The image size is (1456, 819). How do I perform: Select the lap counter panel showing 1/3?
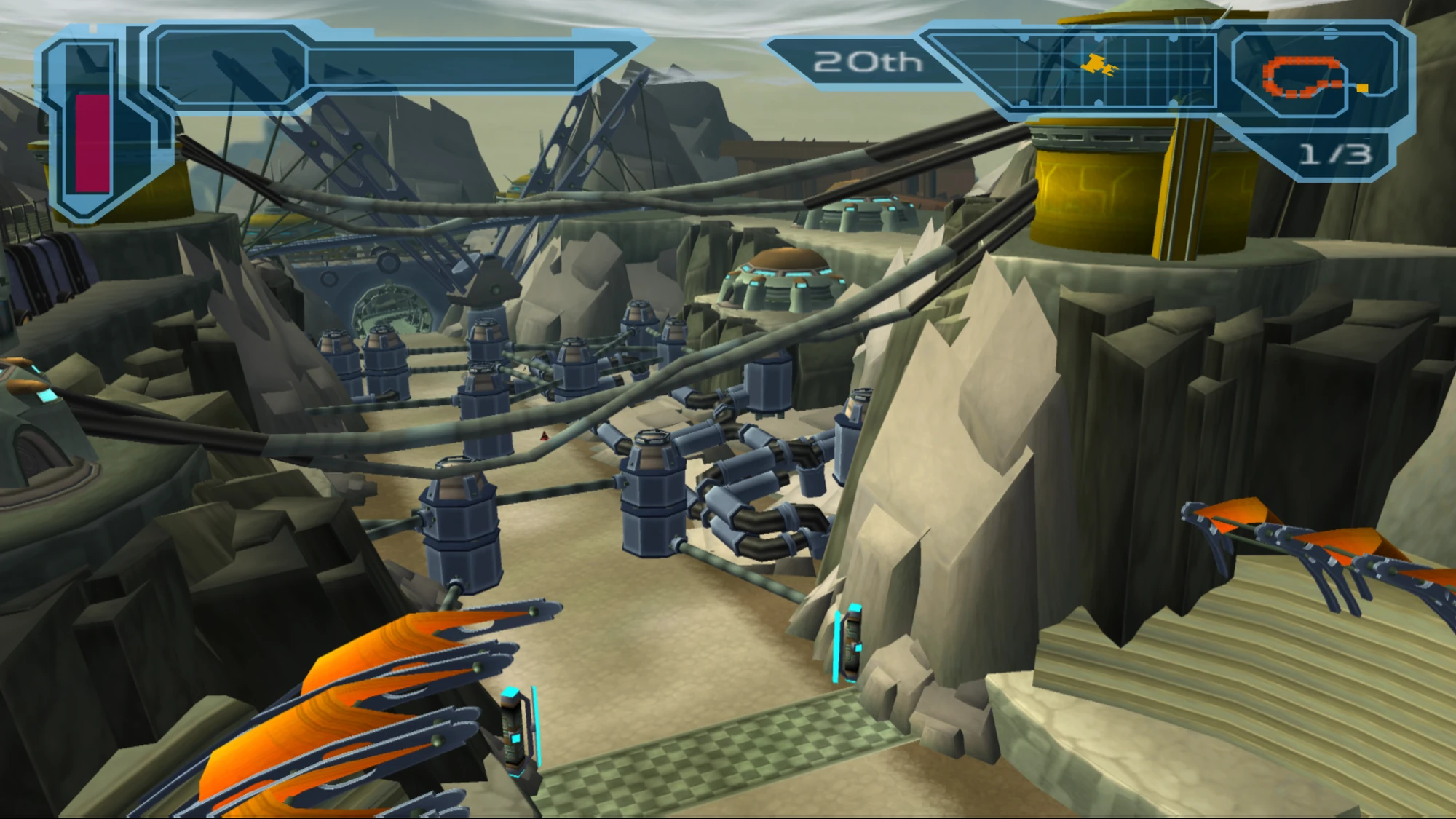(x=1337, y=151)
